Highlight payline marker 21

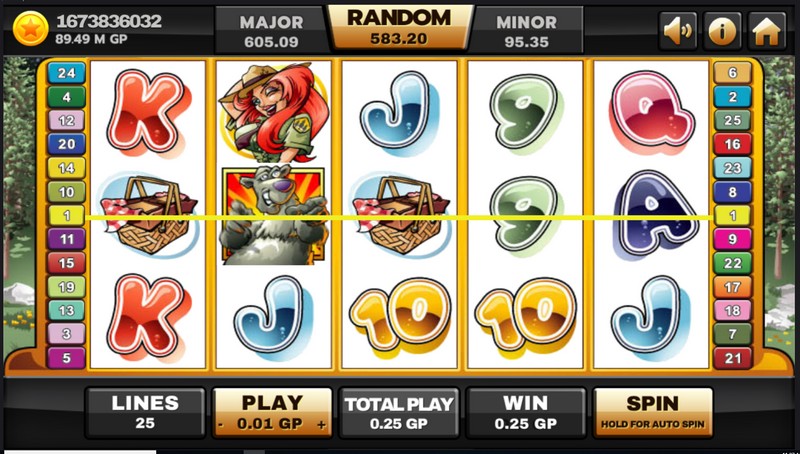click(732, 357)
